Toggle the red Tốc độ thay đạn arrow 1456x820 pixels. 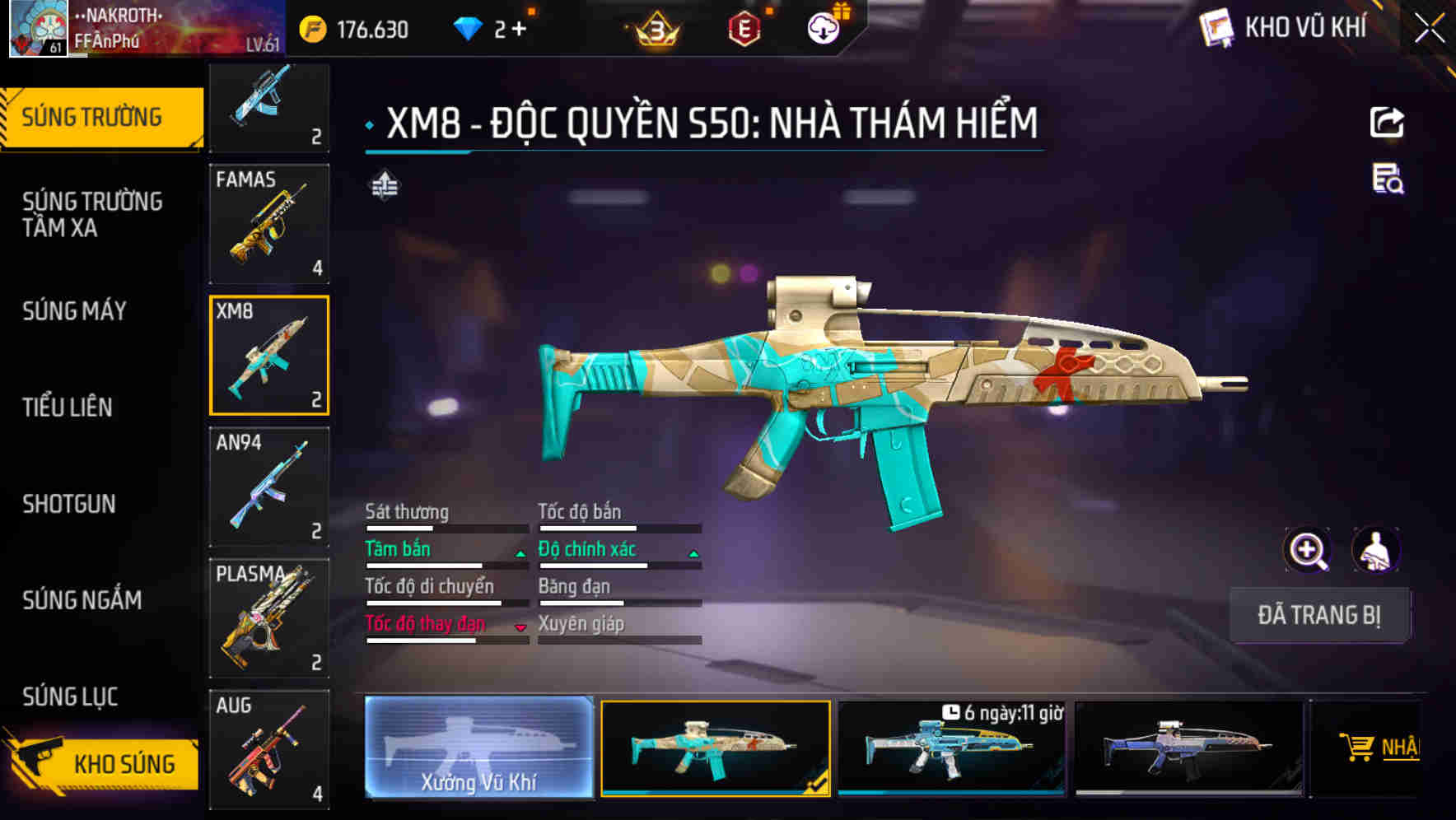click(520, 629)
